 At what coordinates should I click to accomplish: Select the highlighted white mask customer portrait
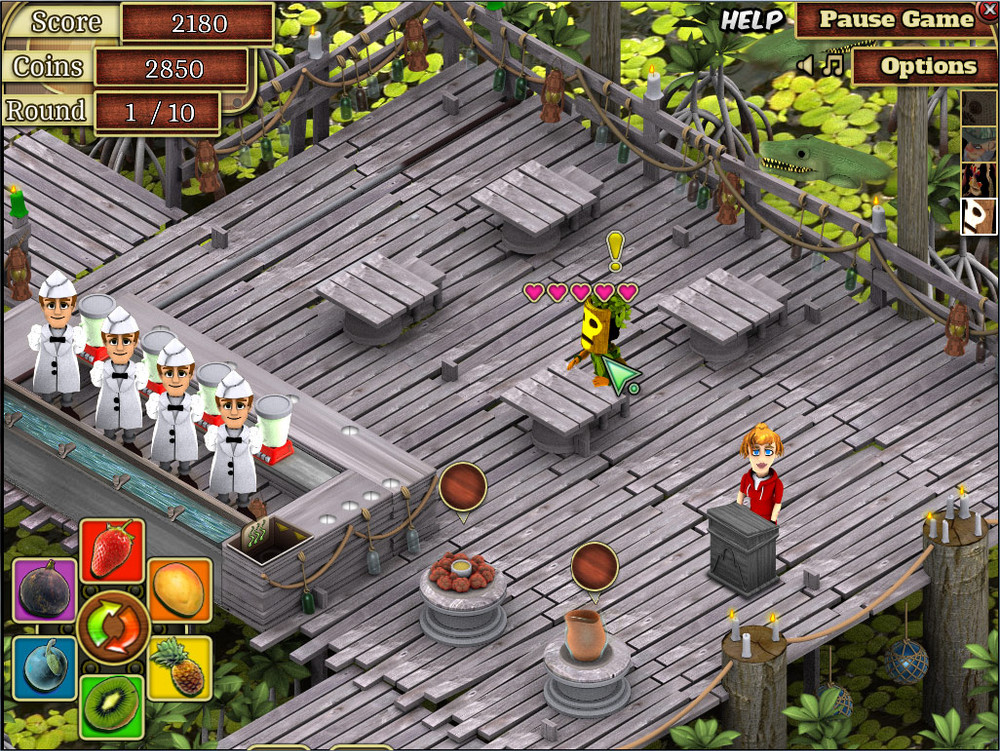979,216
